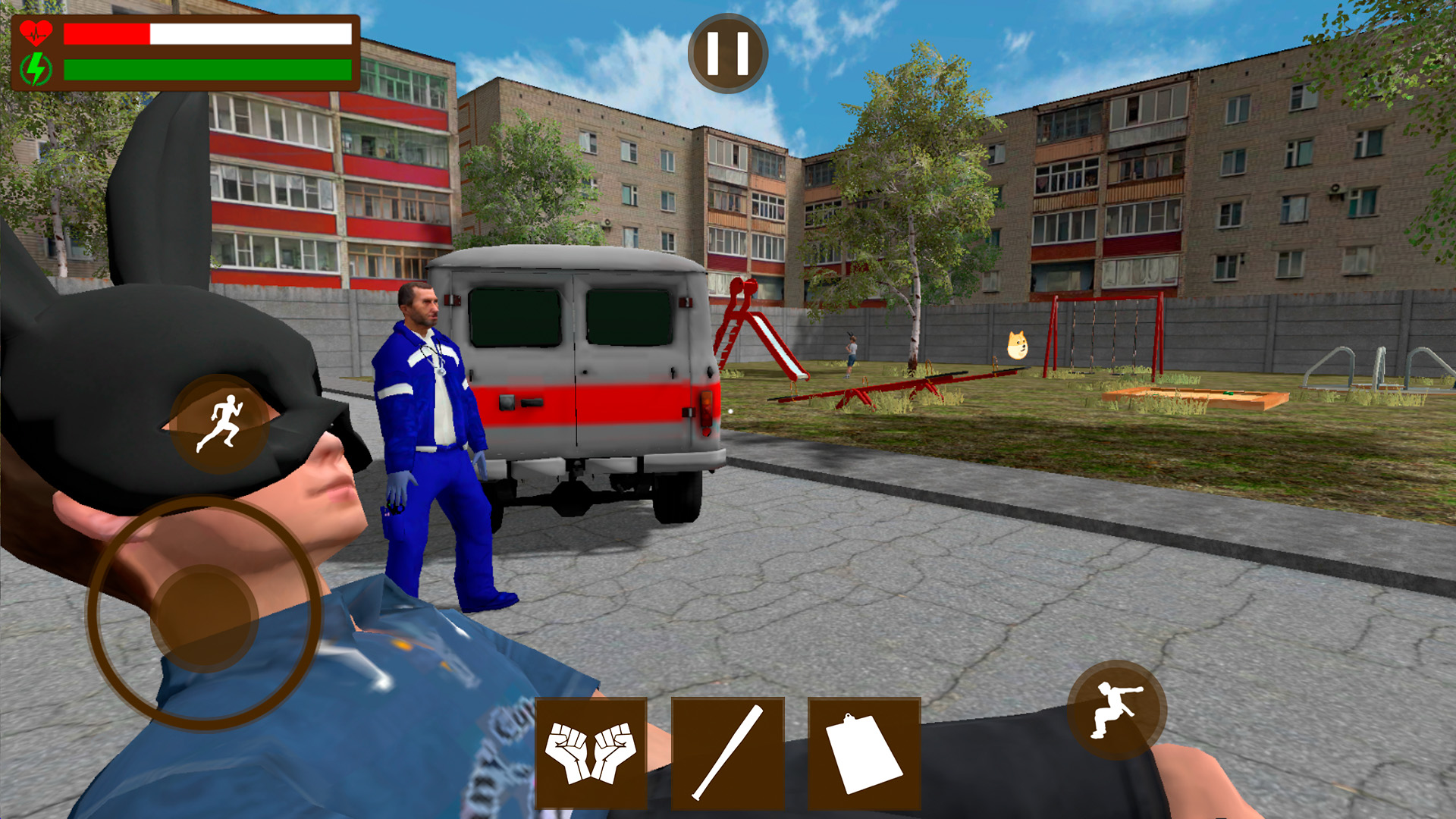Click the red heart health icon
This screenshot has height=819, width=1456.
35,33
